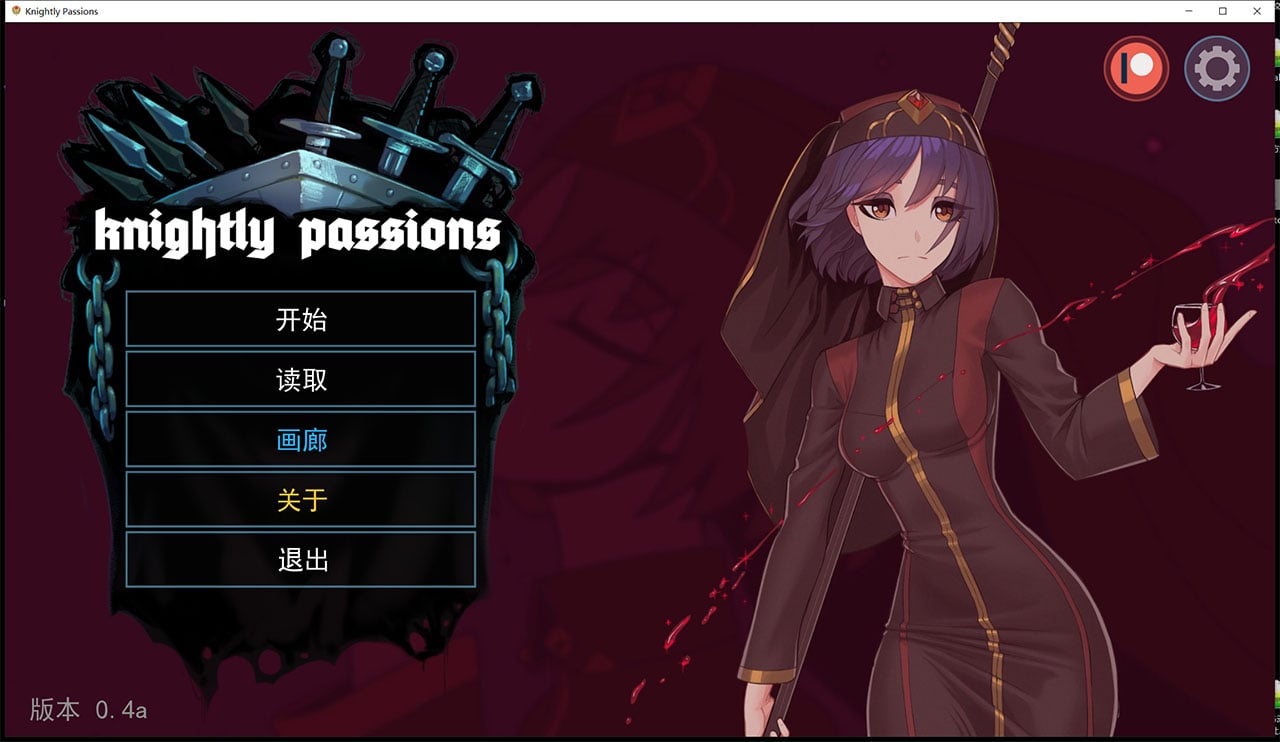Click the Knightly Passions title bar text
Screen dimensions: 1280x742
(x=60, y=11)
